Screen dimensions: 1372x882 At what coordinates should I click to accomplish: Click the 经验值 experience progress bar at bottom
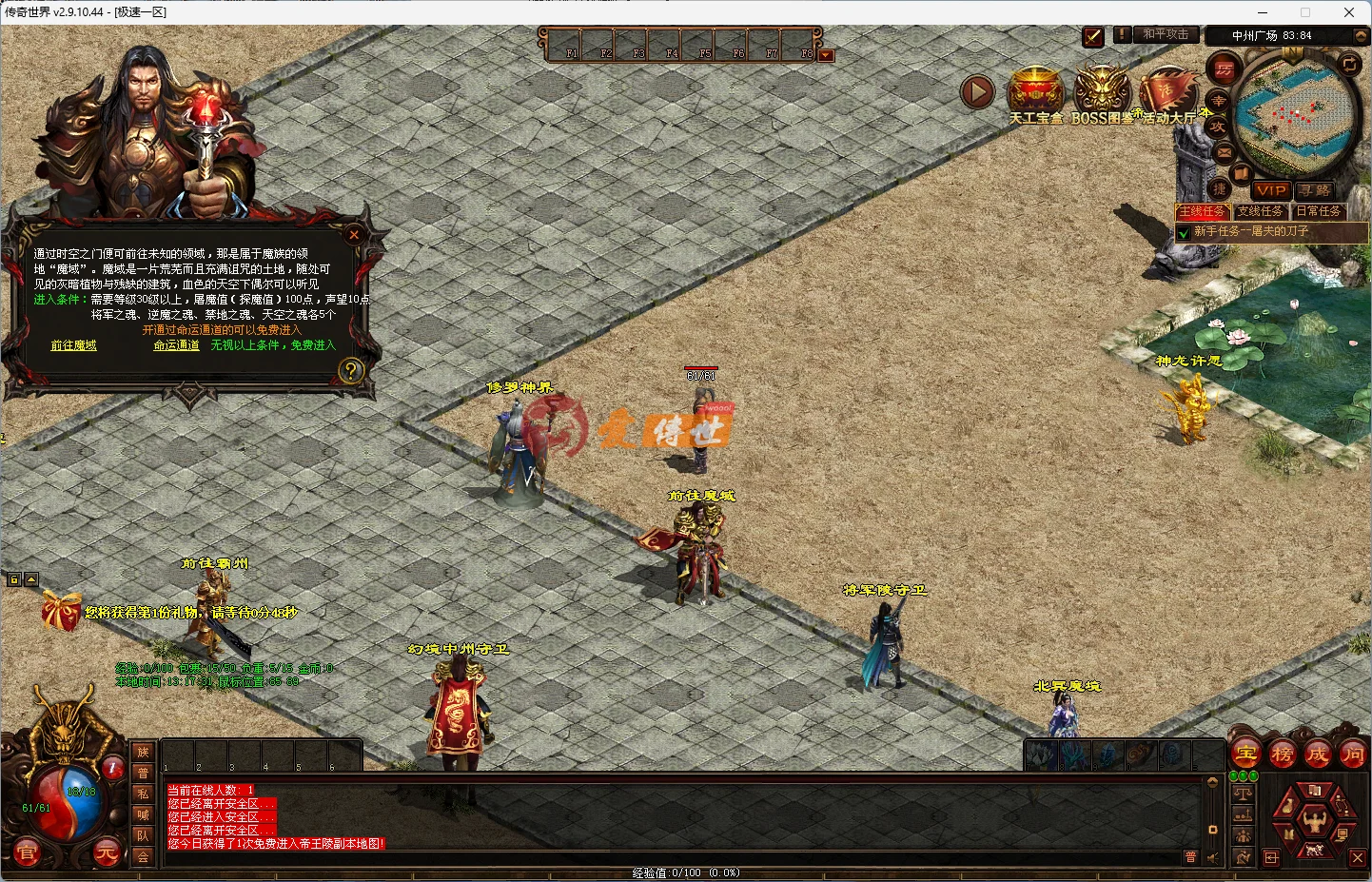pyautogui.click(x=685, y=873)
